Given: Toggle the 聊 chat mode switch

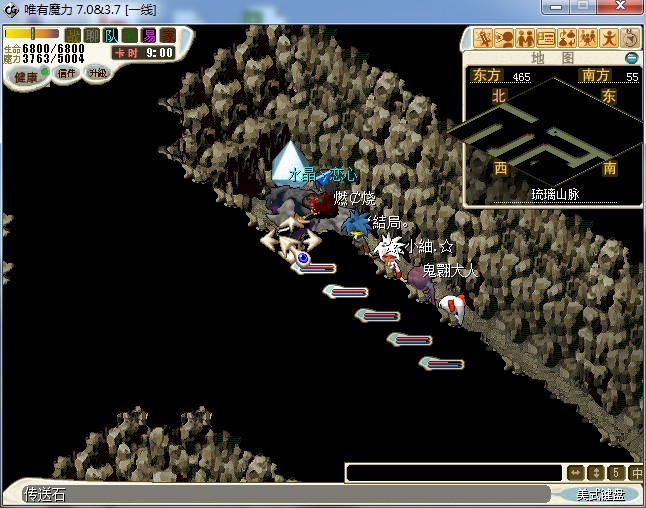Looking at the screenshot, I should [91, 36].
